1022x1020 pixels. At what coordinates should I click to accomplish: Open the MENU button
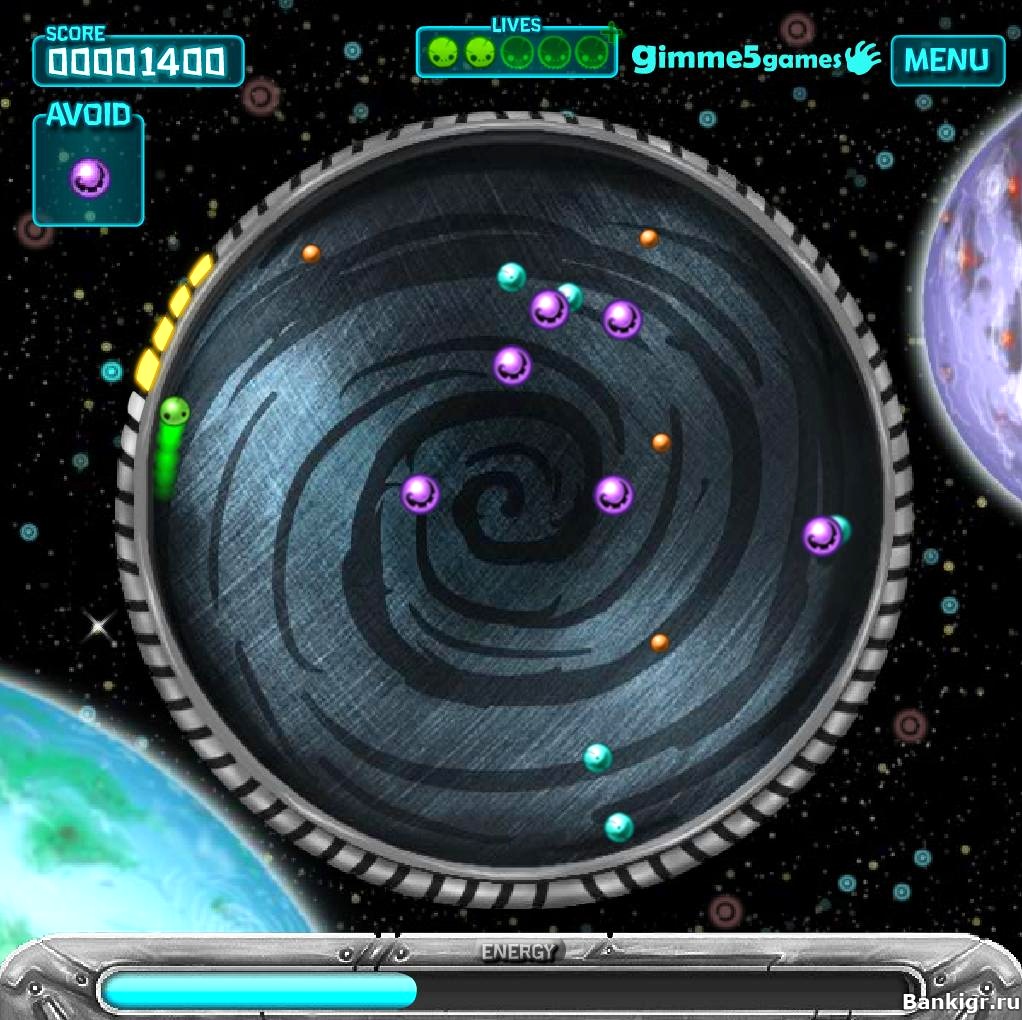tap(946, 60)
